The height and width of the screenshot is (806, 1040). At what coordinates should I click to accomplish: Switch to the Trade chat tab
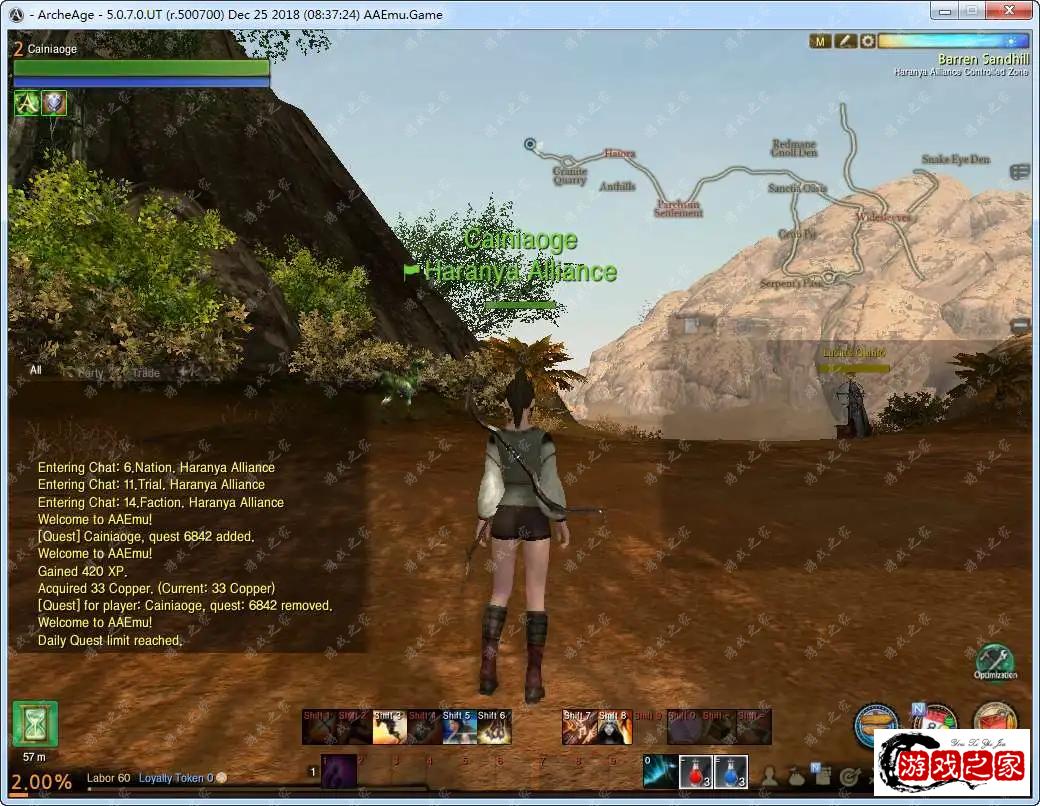pyautogui.click(x=146, y=373)
